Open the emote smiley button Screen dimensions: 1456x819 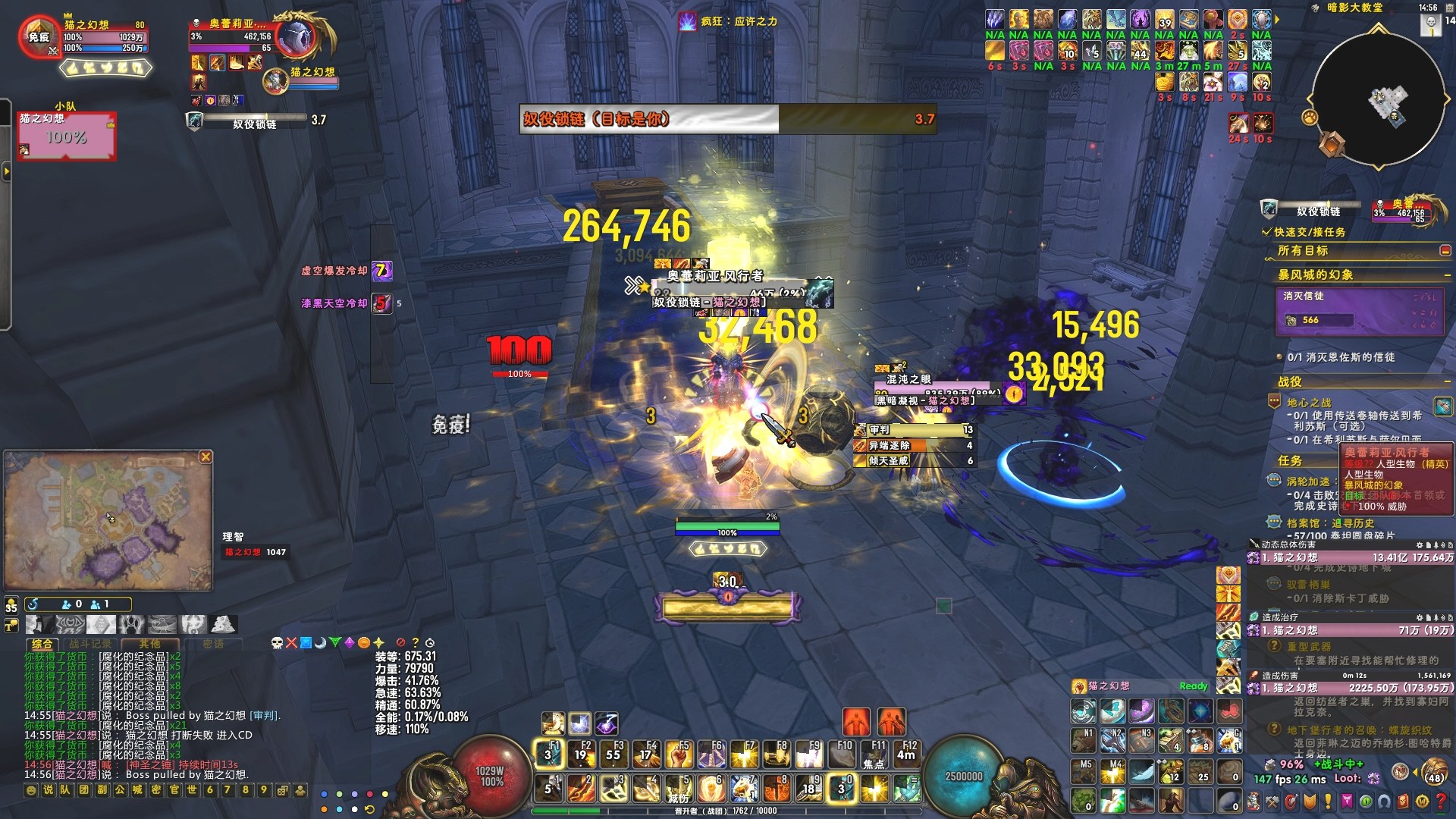(x=31, y=790)
